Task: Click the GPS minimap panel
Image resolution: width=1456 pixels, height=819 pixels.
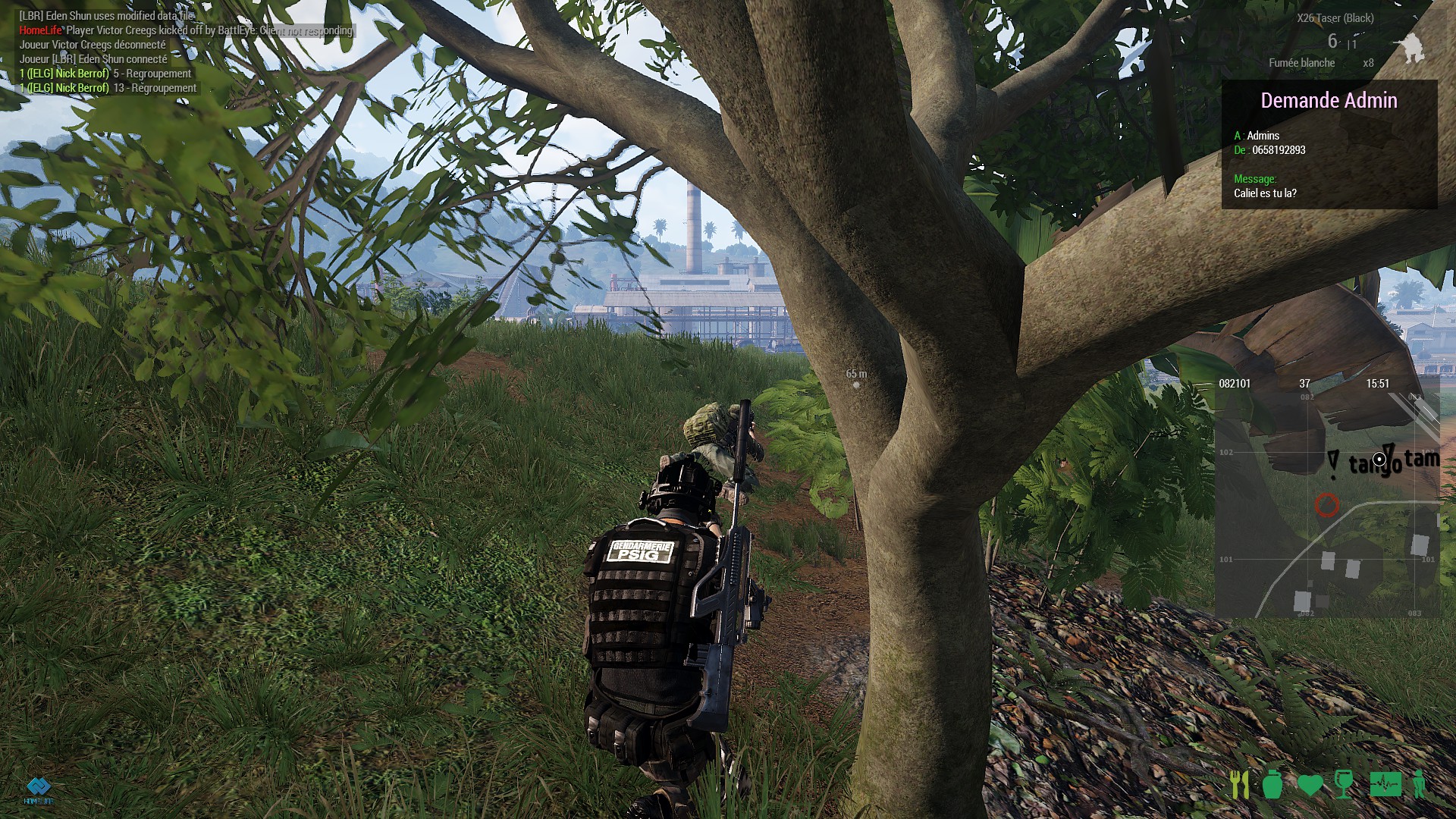Action: (1327, 500)
